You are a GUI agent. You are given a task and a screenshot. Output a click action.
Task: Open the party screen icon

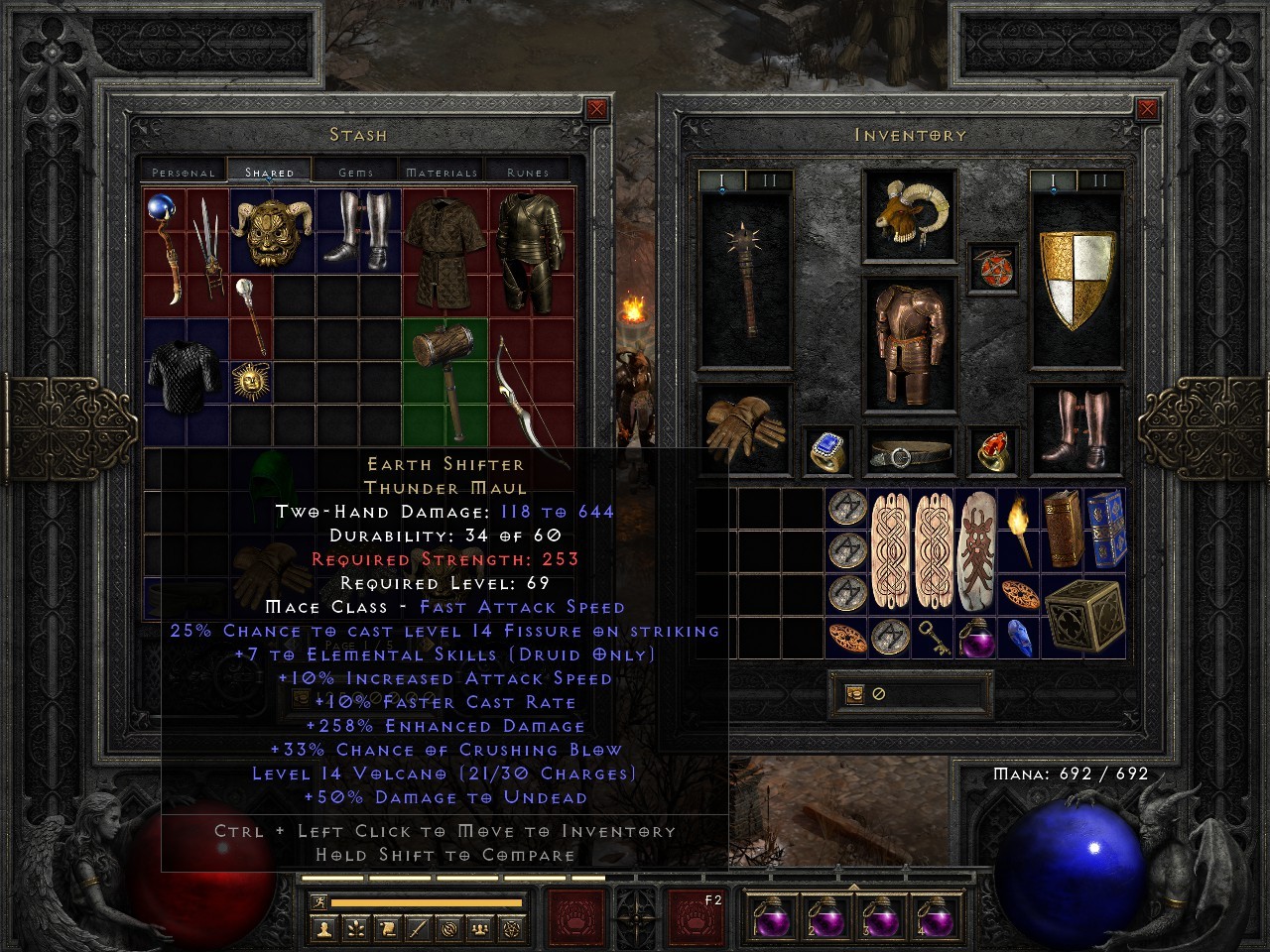click(x=479, y=929)
